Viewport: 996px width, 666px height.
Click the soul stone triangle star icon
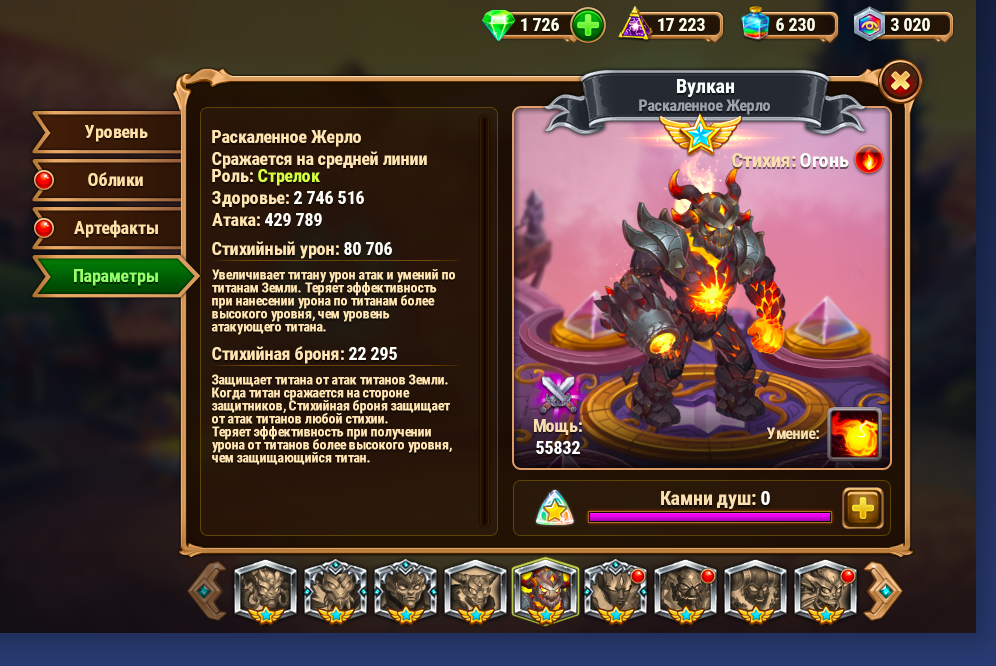click(x=554, y=508)
